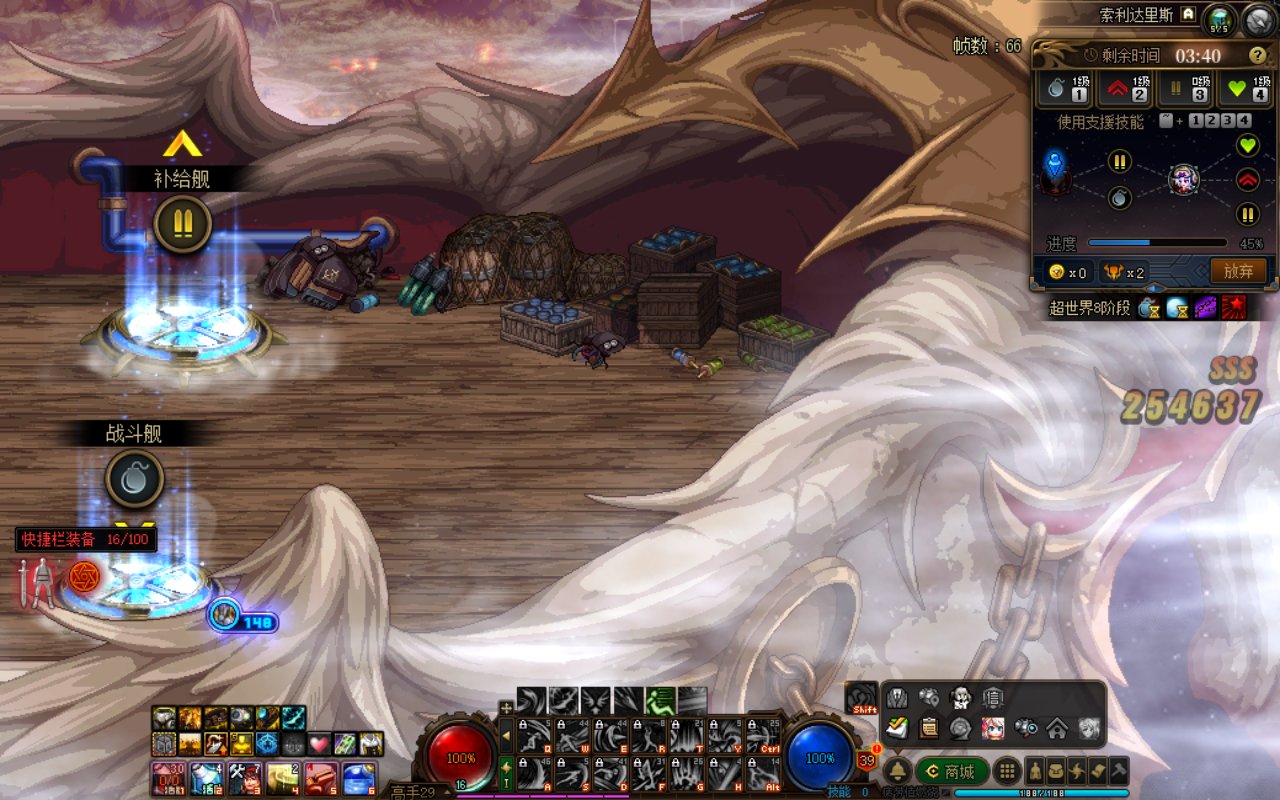Click the notification bell icon
This screenshot has height=800, width=1280.
pyautogui.click(x=897, y=771)
